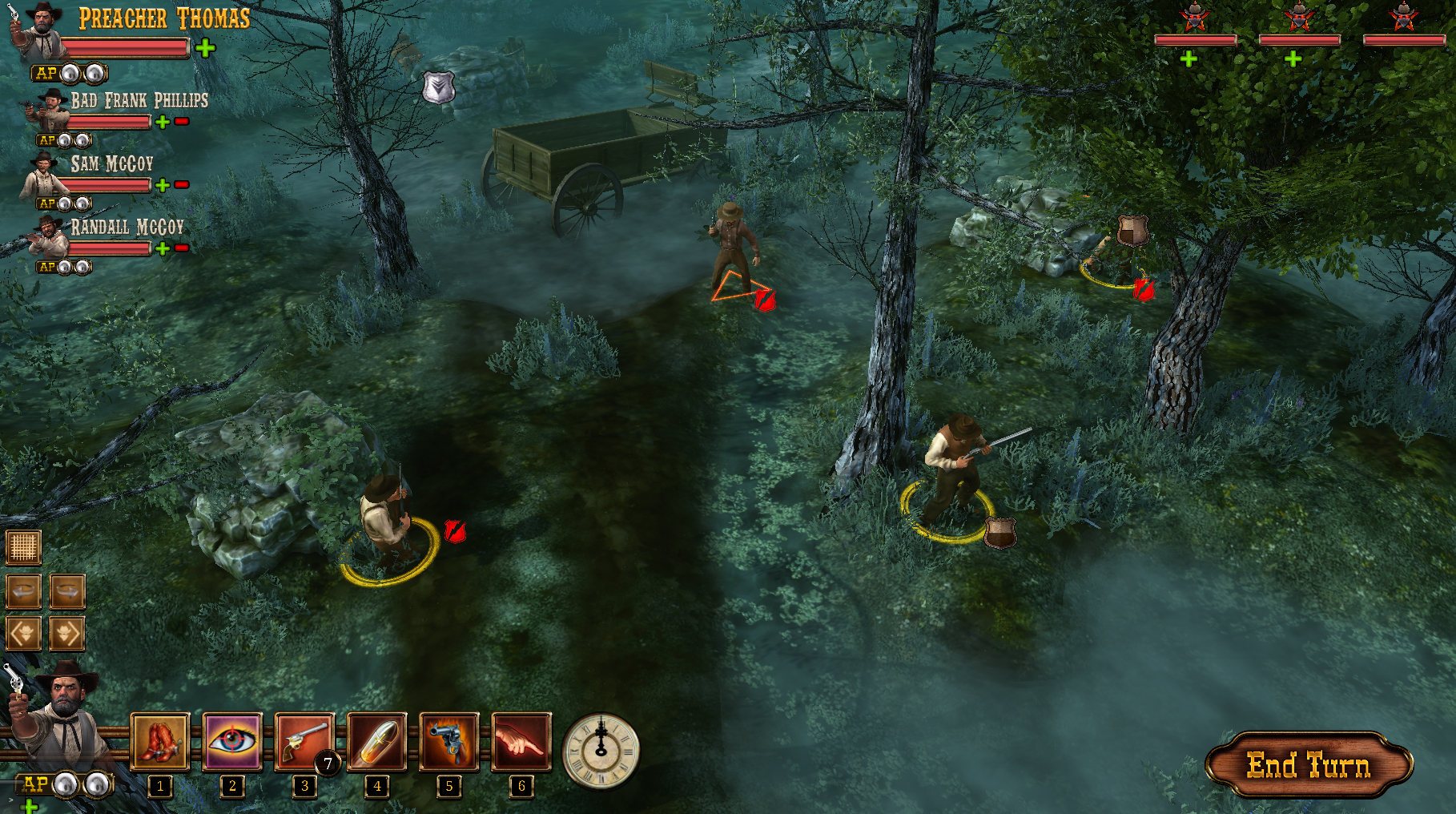Click the first enemy sheriff star icon
This screenshot has width=1456, height=814.
[x=1195, y=17]
